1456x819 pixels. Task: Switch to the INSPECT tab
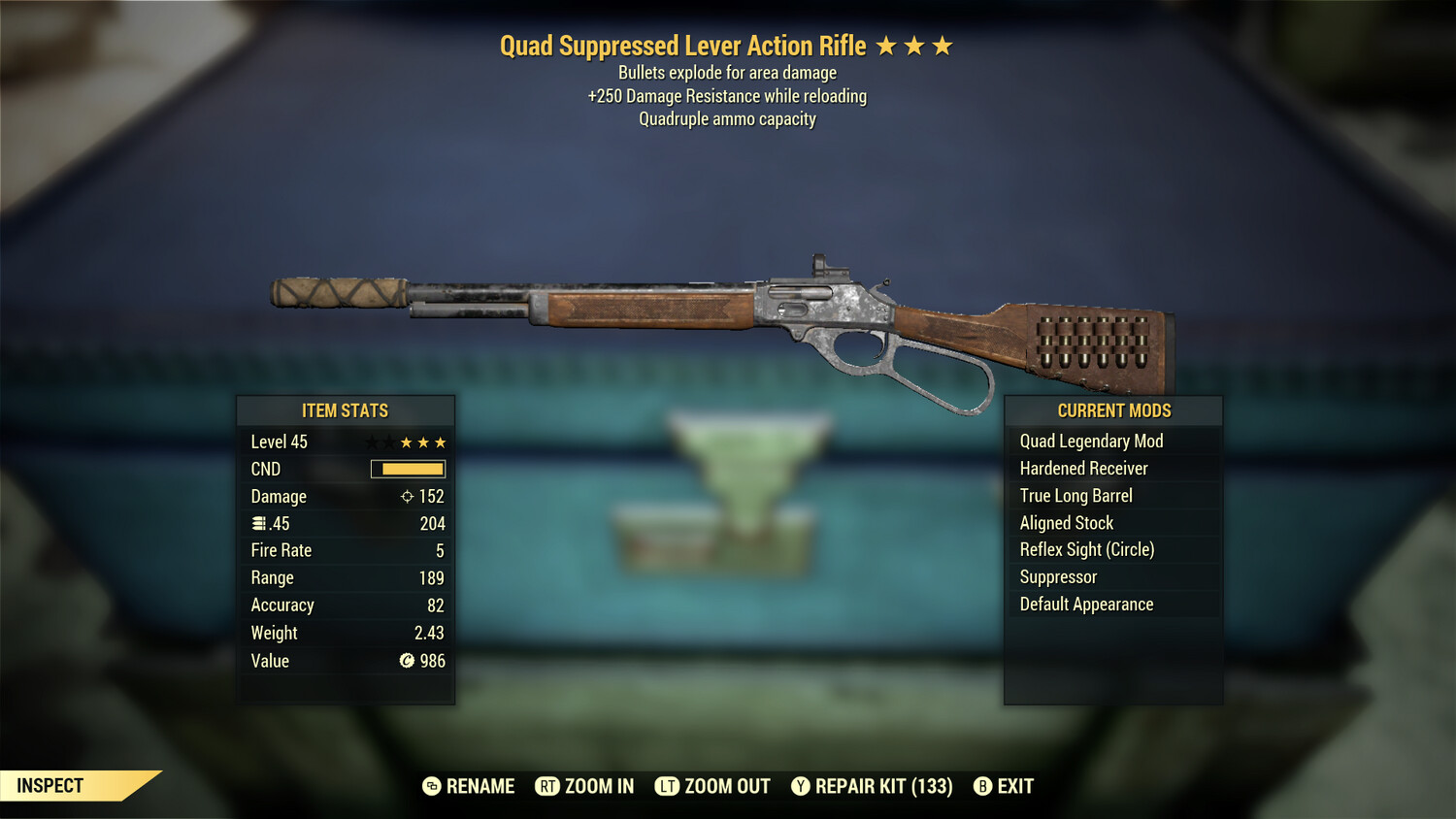50,785
